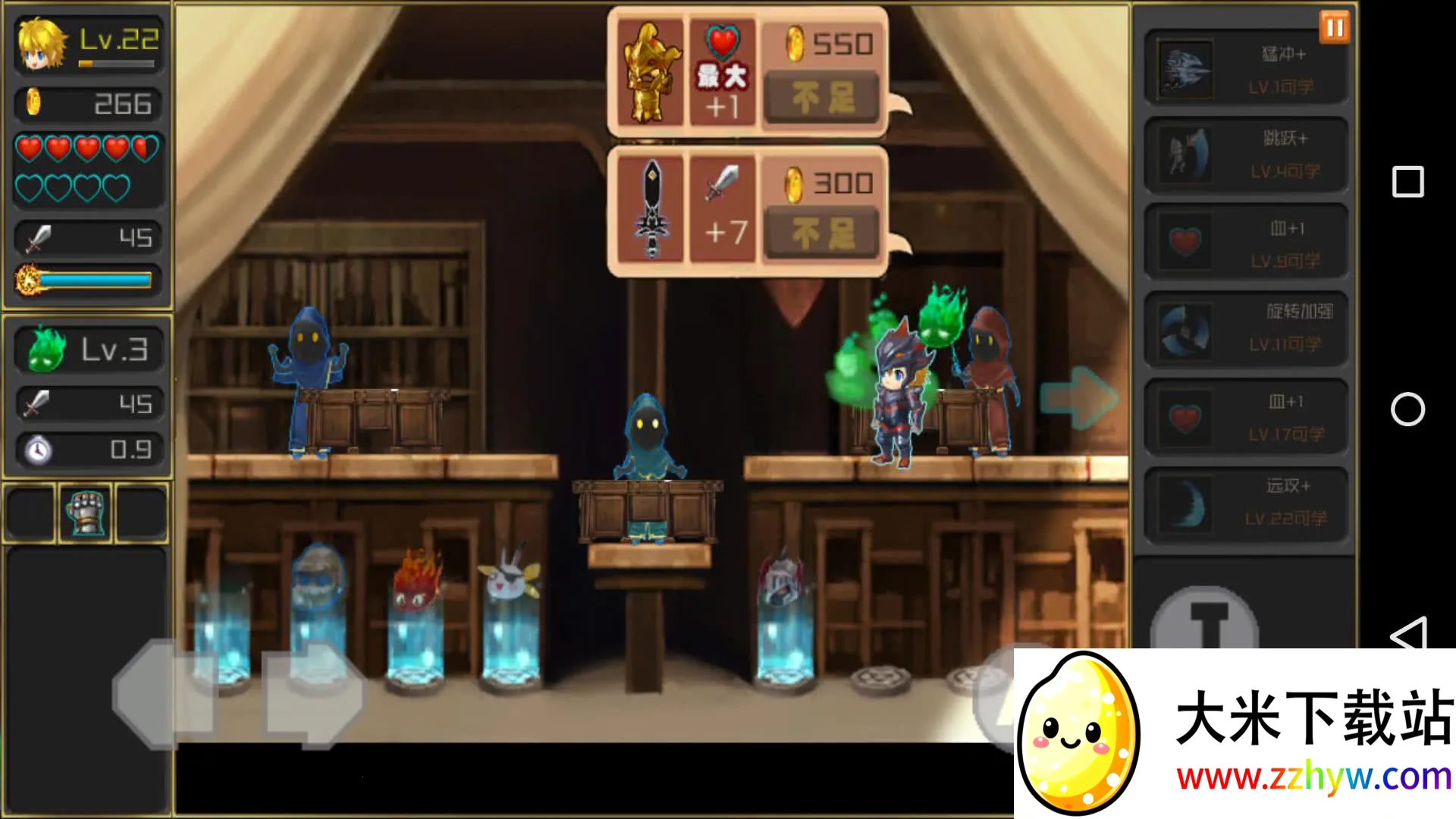Open Android recent apps square button
The height and width of the screenshot is (819, 1456).
tap(1407, 182)
